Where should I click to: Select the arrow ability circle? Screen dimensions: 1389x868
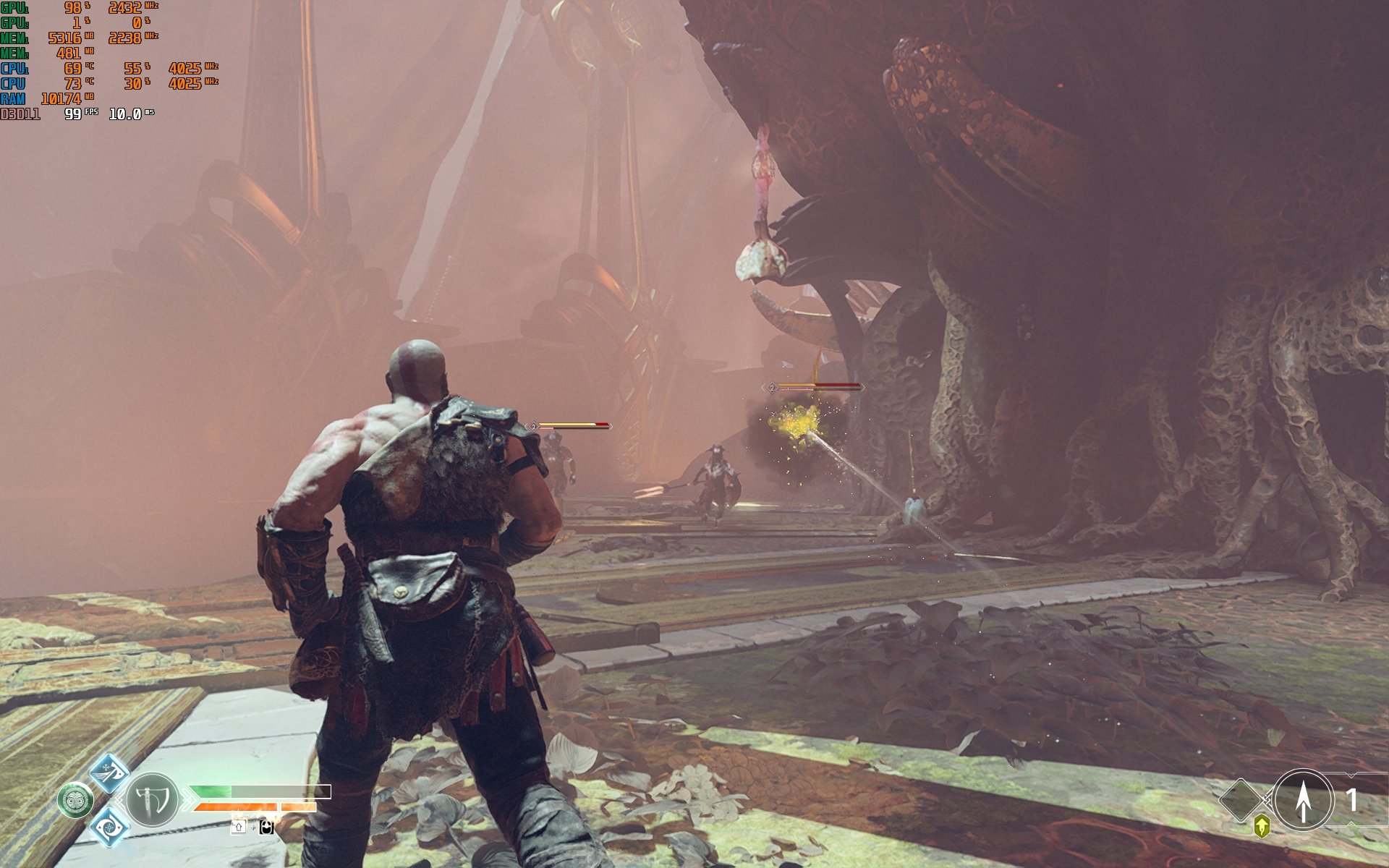click(1303, 800)
